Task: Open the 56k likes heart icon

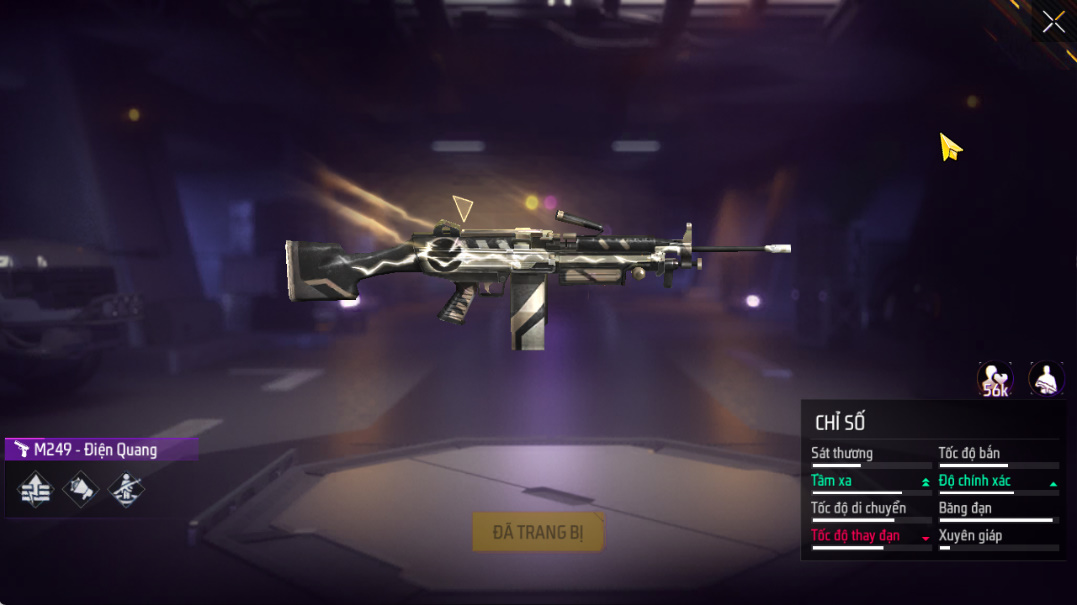Action: tap(994, 379)
